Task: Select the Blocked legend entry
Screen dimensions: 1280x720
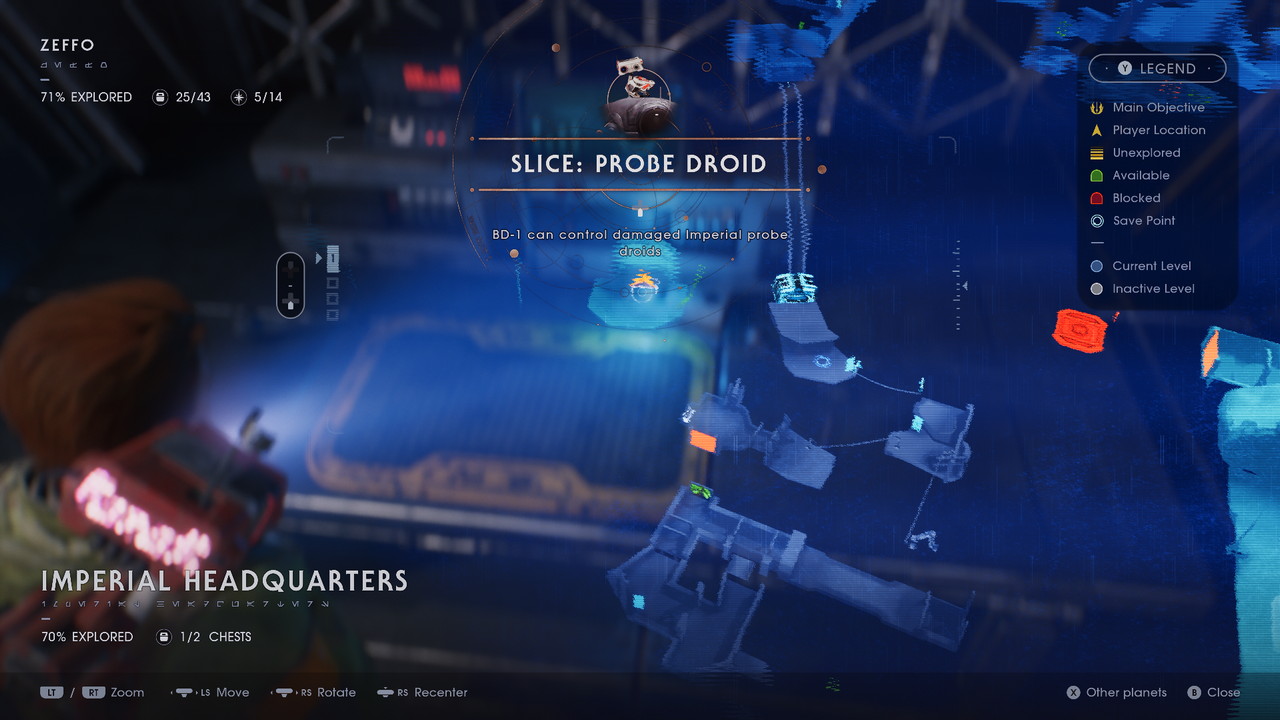Action: 1136,198
